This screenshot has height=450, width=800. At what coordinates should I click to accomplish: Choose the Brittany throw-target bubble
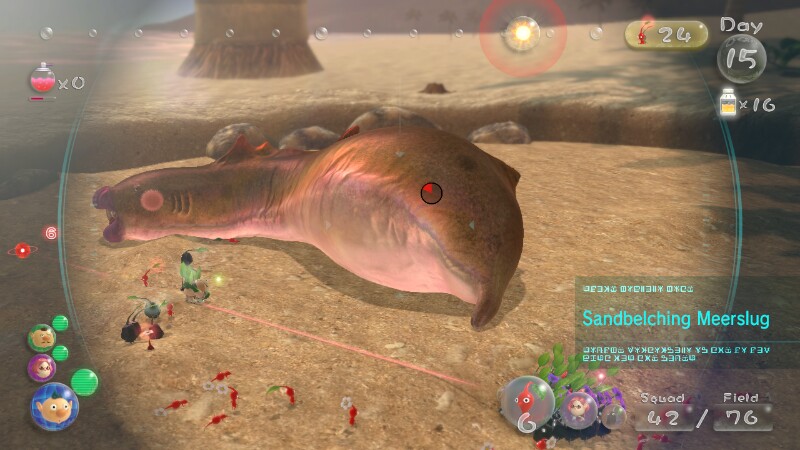(578, 407)
